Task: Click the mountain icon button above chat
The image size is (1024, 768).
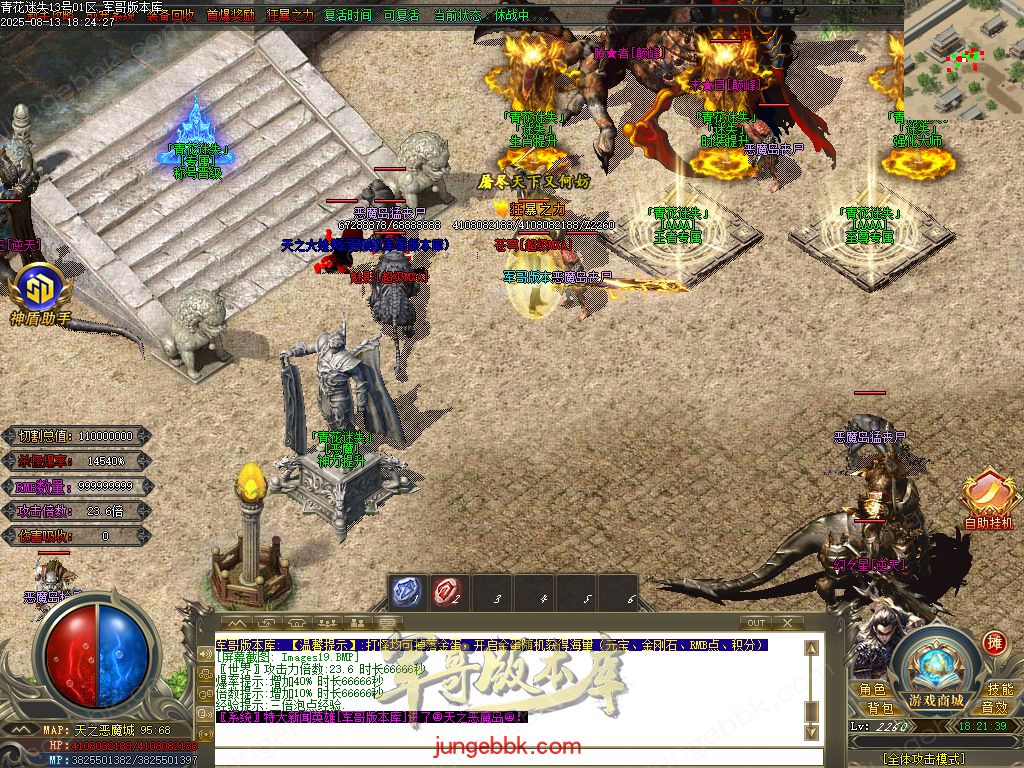Action: [x=239, y=624]
